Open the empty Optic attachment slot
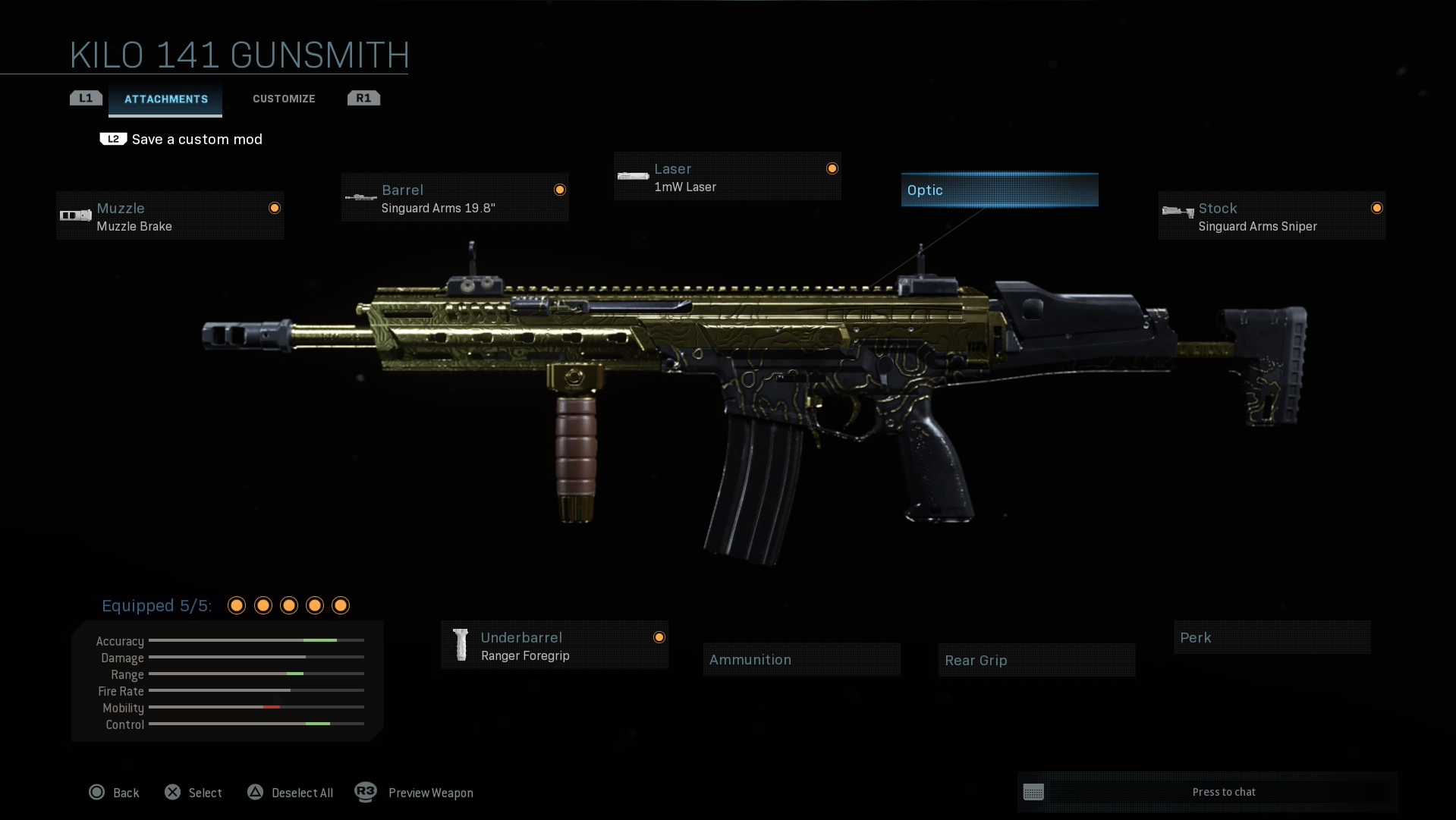1456x820 pixels. [999, 190]
